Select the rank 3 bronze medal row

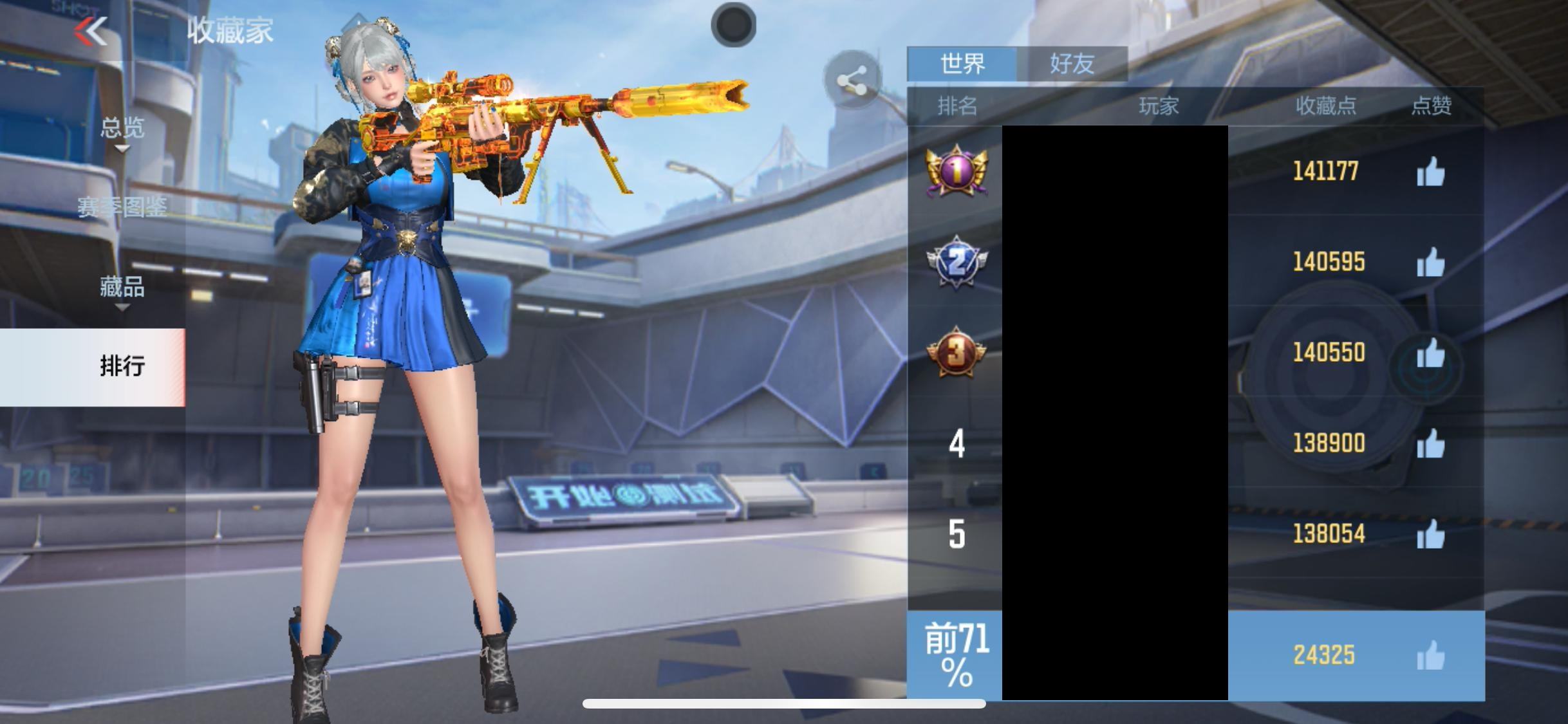(x=957, y=353)
